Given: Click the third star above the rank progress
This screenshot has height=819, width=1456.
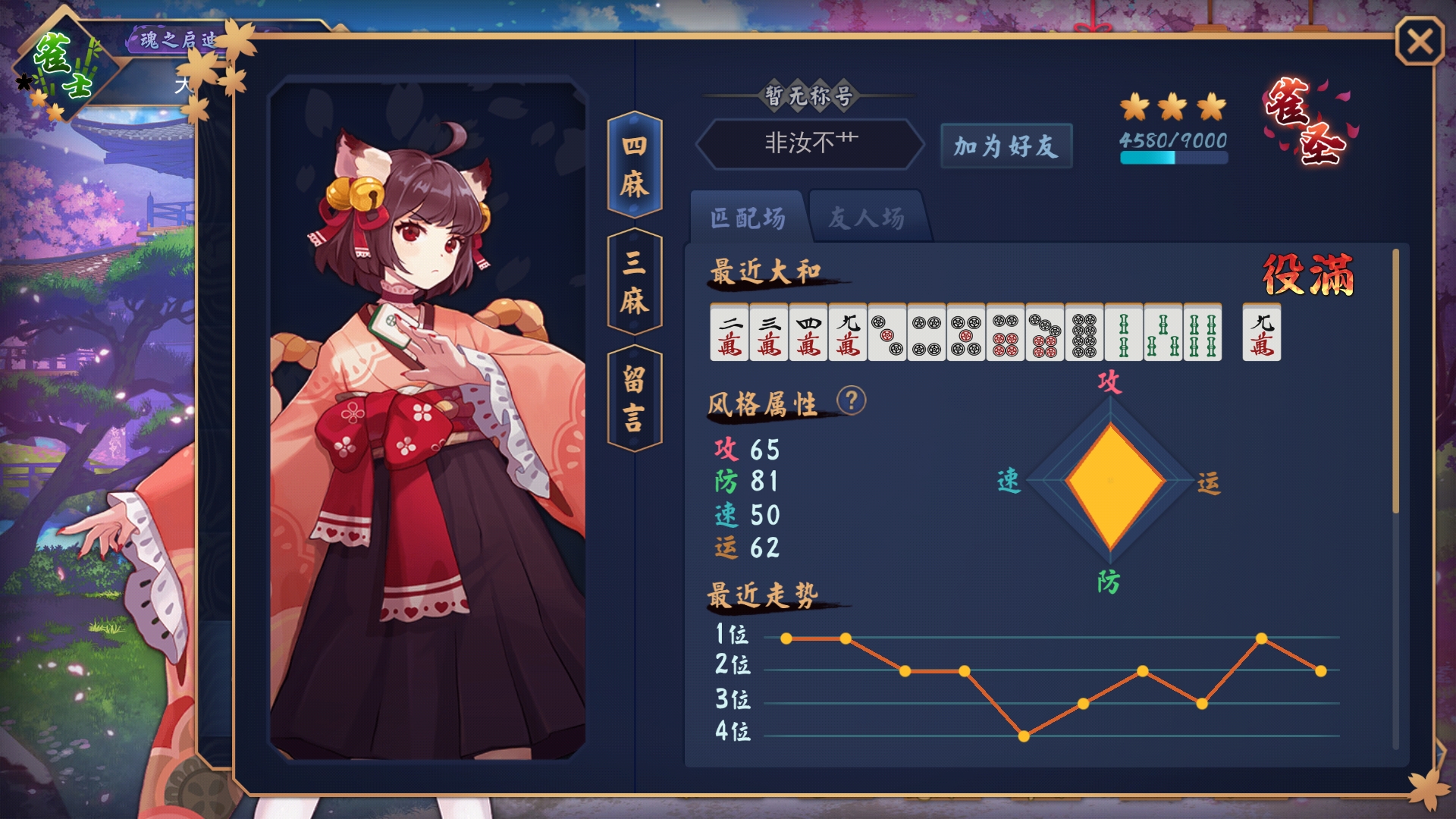Looking at the screenshot, I should coord(1213,108).
